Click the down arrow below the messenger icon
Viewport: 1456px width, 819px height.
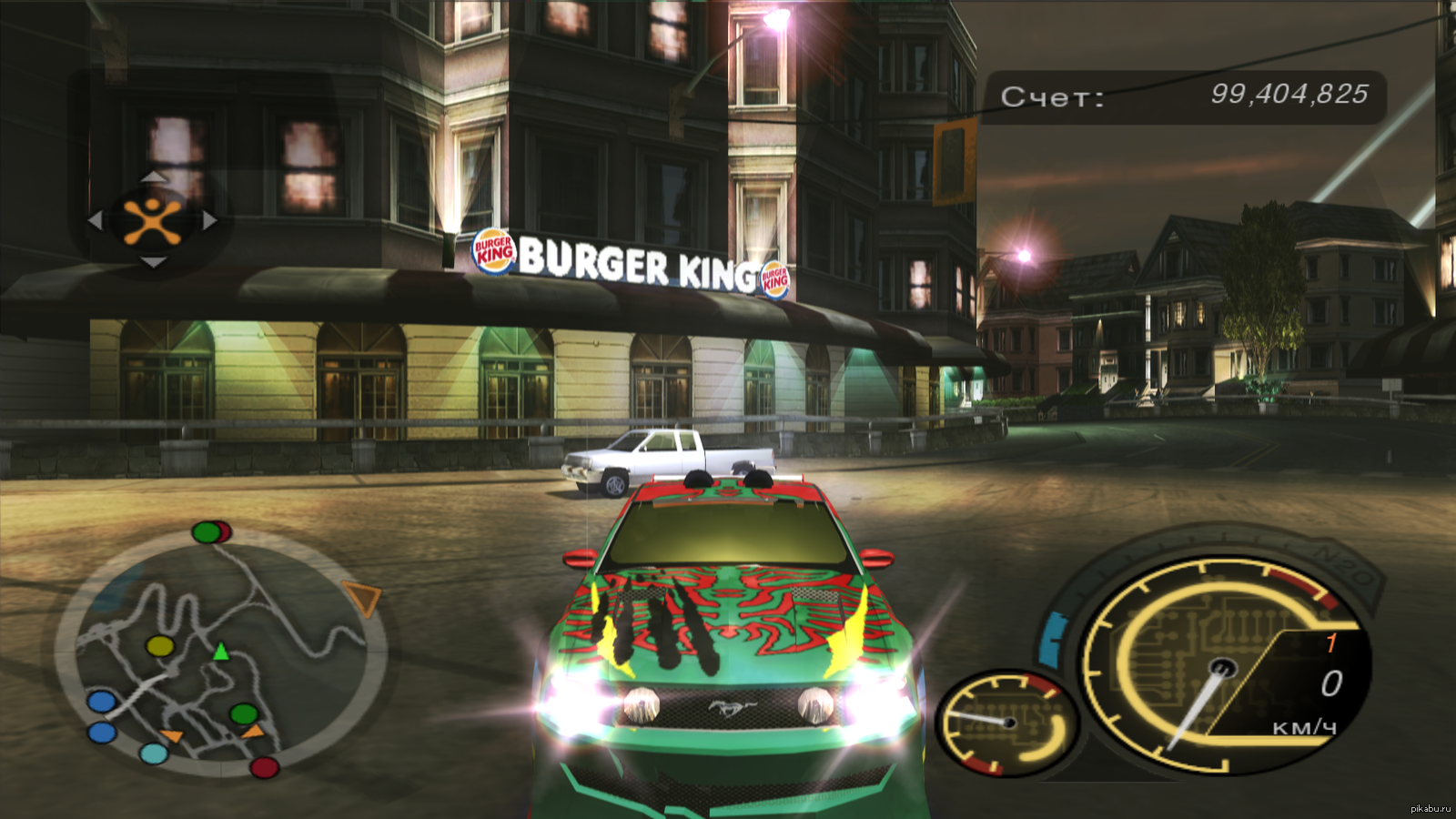pyautogui.click(x=153, y=263)
